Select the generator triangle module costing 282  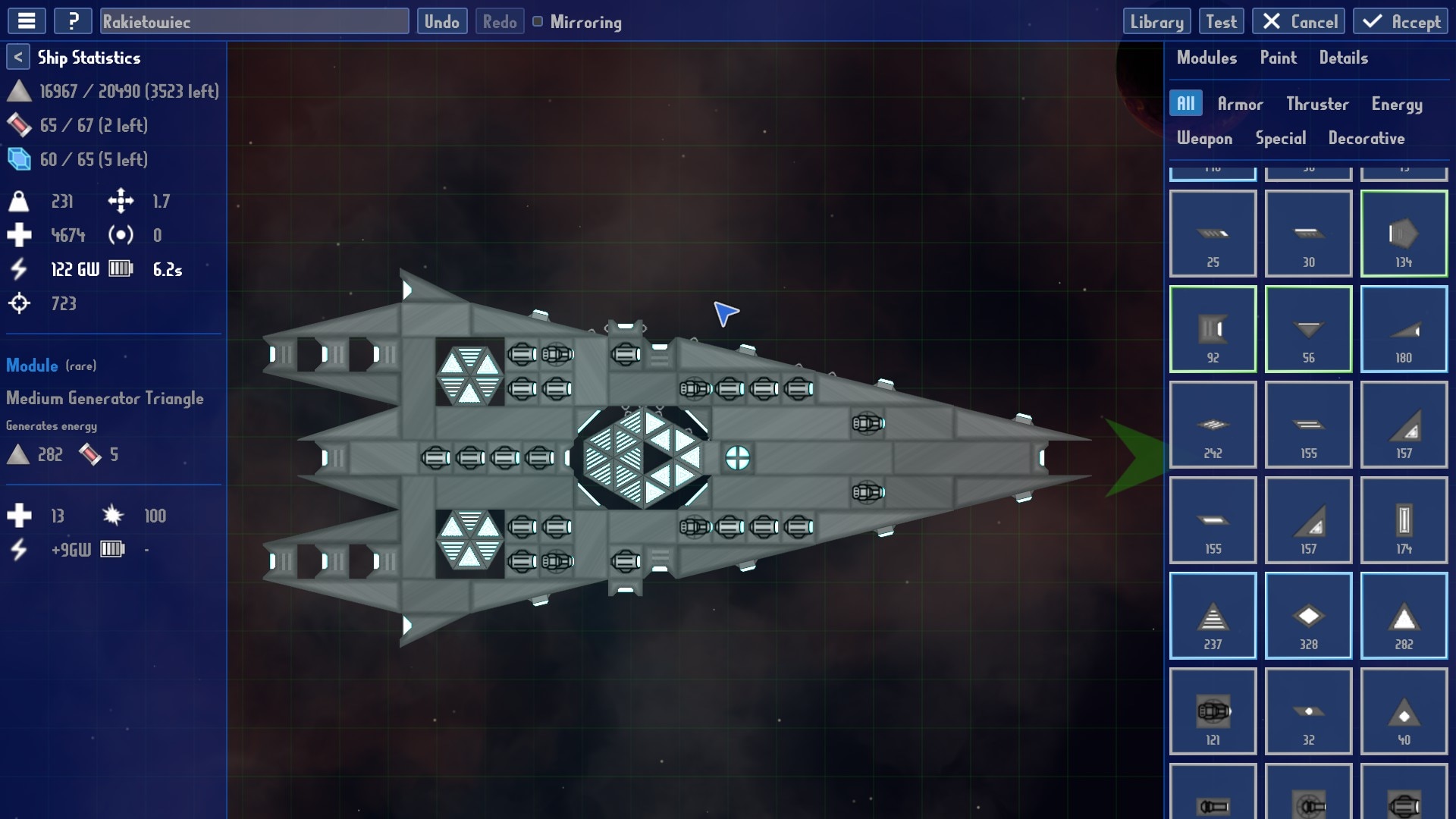coord(1404,616)
